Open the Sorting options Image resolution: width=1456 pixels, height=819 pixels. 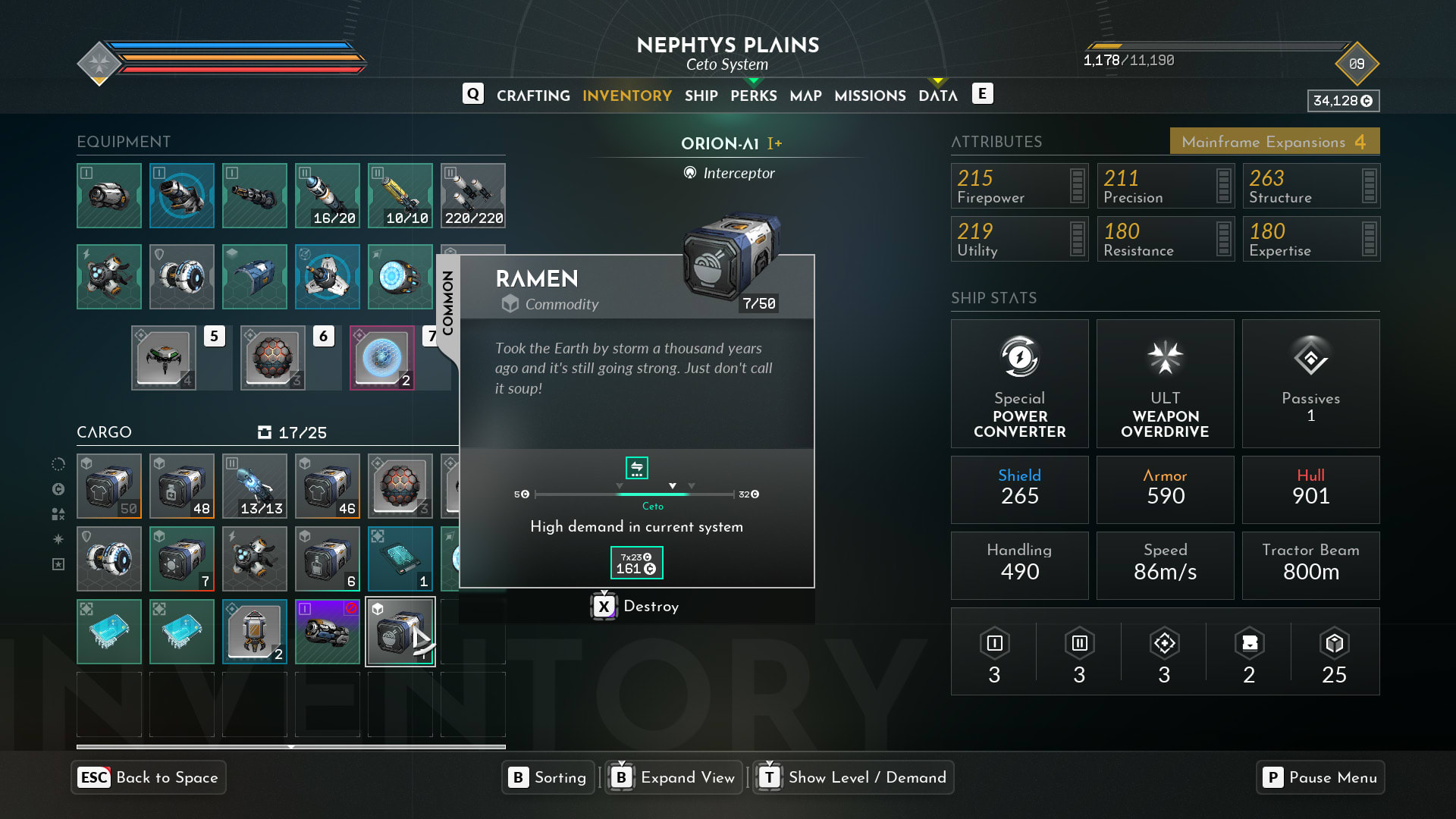pos(548,777)
